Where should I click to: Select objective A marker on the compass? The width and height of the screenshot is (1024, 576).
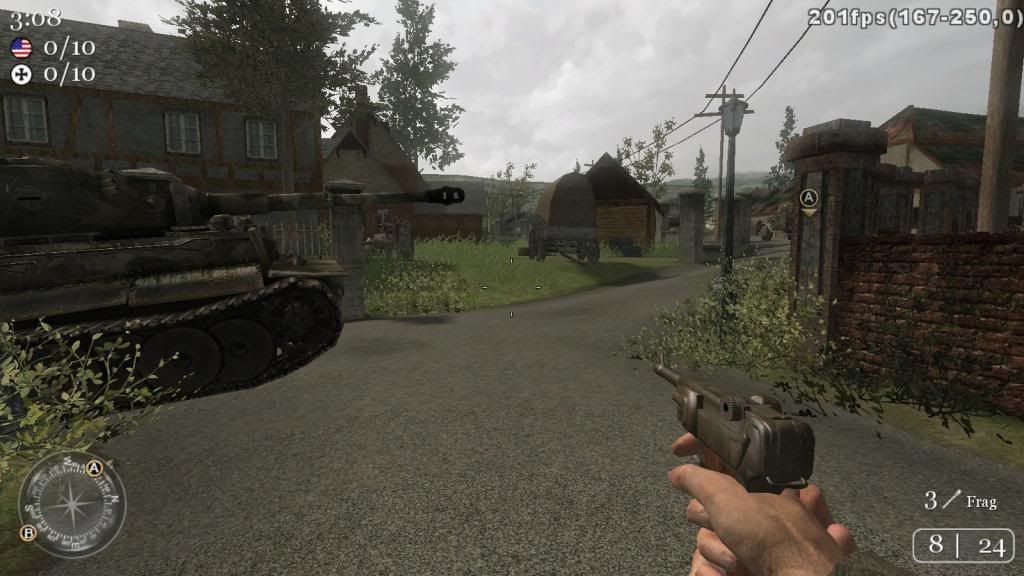click(x=95, y=468)
